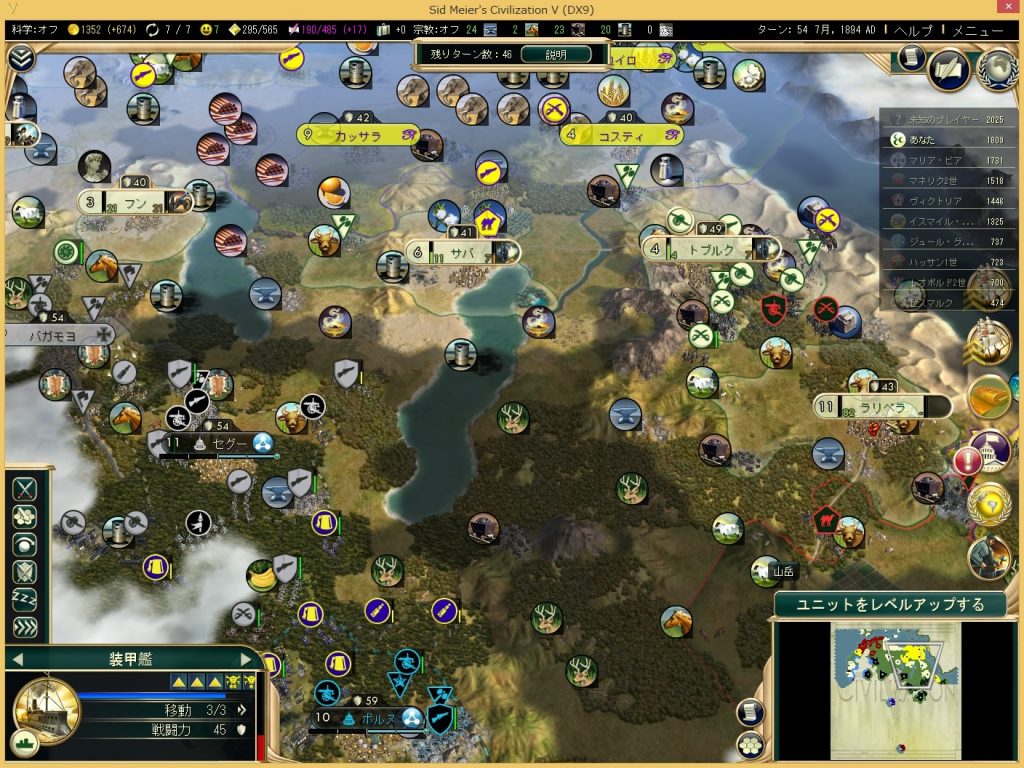Image resolution: width=1024 pixels, height=768 pixels.
Task: Open the diplomacy globe icon
Action: [996, 68]
